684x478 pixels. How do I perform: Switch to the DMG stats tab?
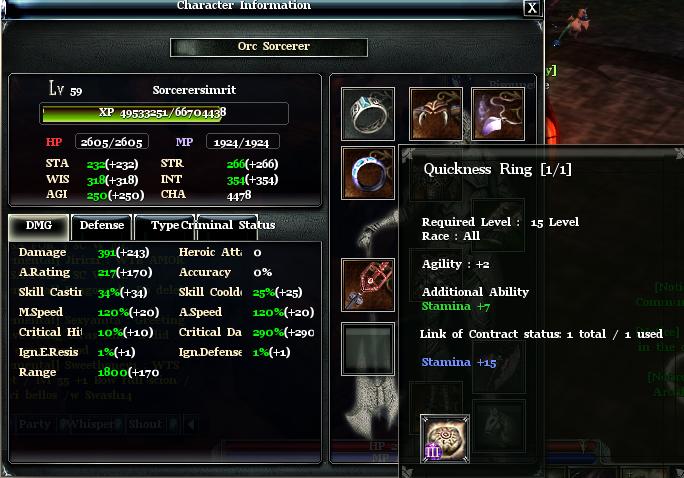coord(37,226)
